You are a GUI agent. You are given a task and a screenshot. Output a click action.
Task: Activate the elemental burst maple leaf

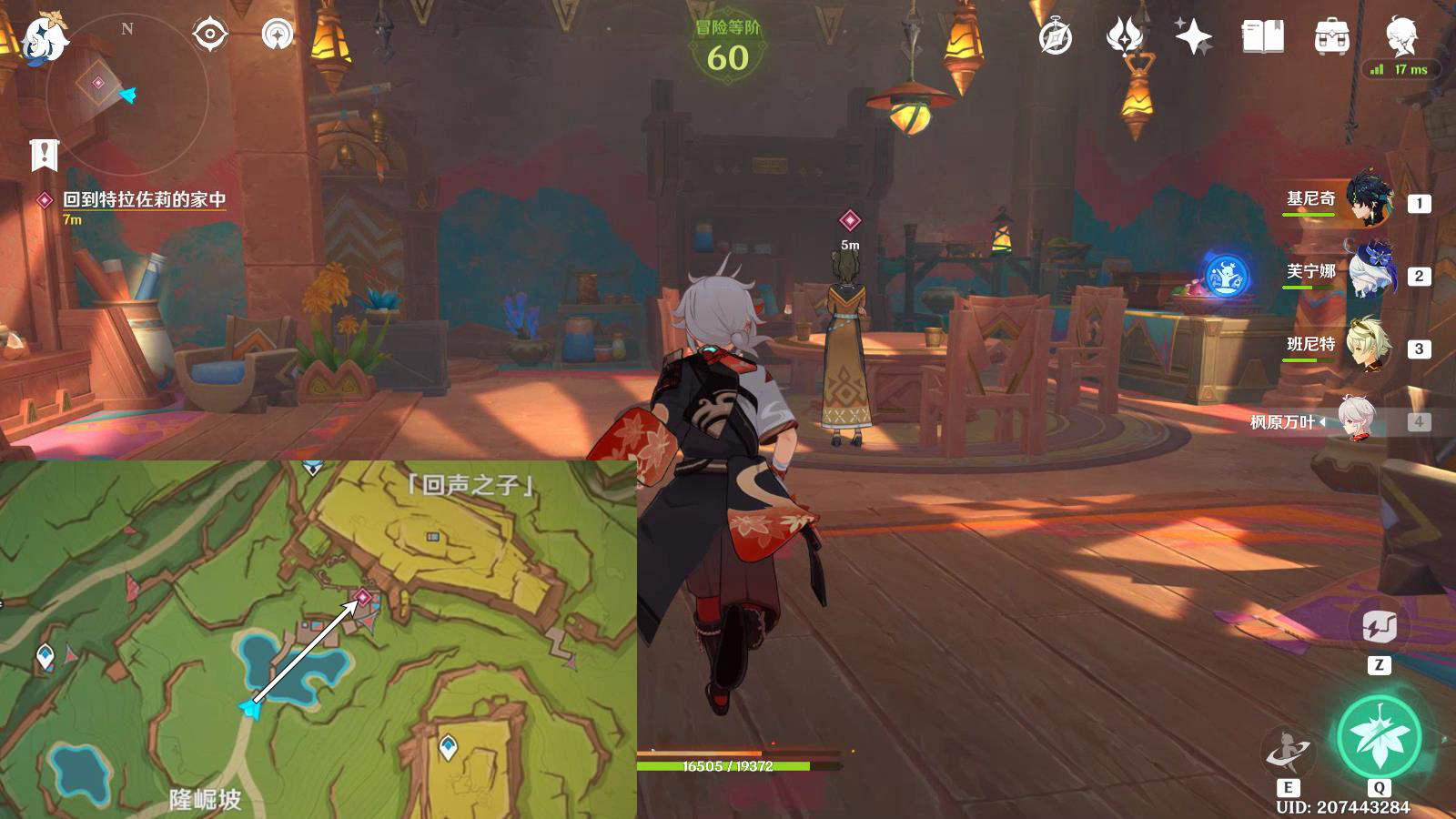(x=1379, y=737)
